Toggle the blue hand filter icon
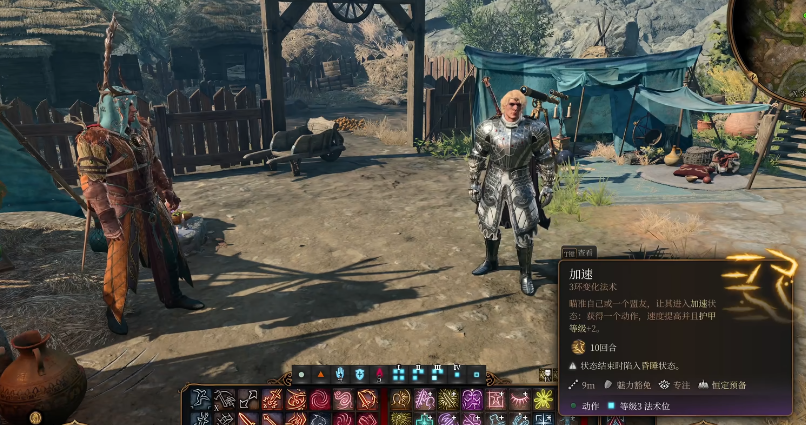806x425 pixels. pos(340,375)
